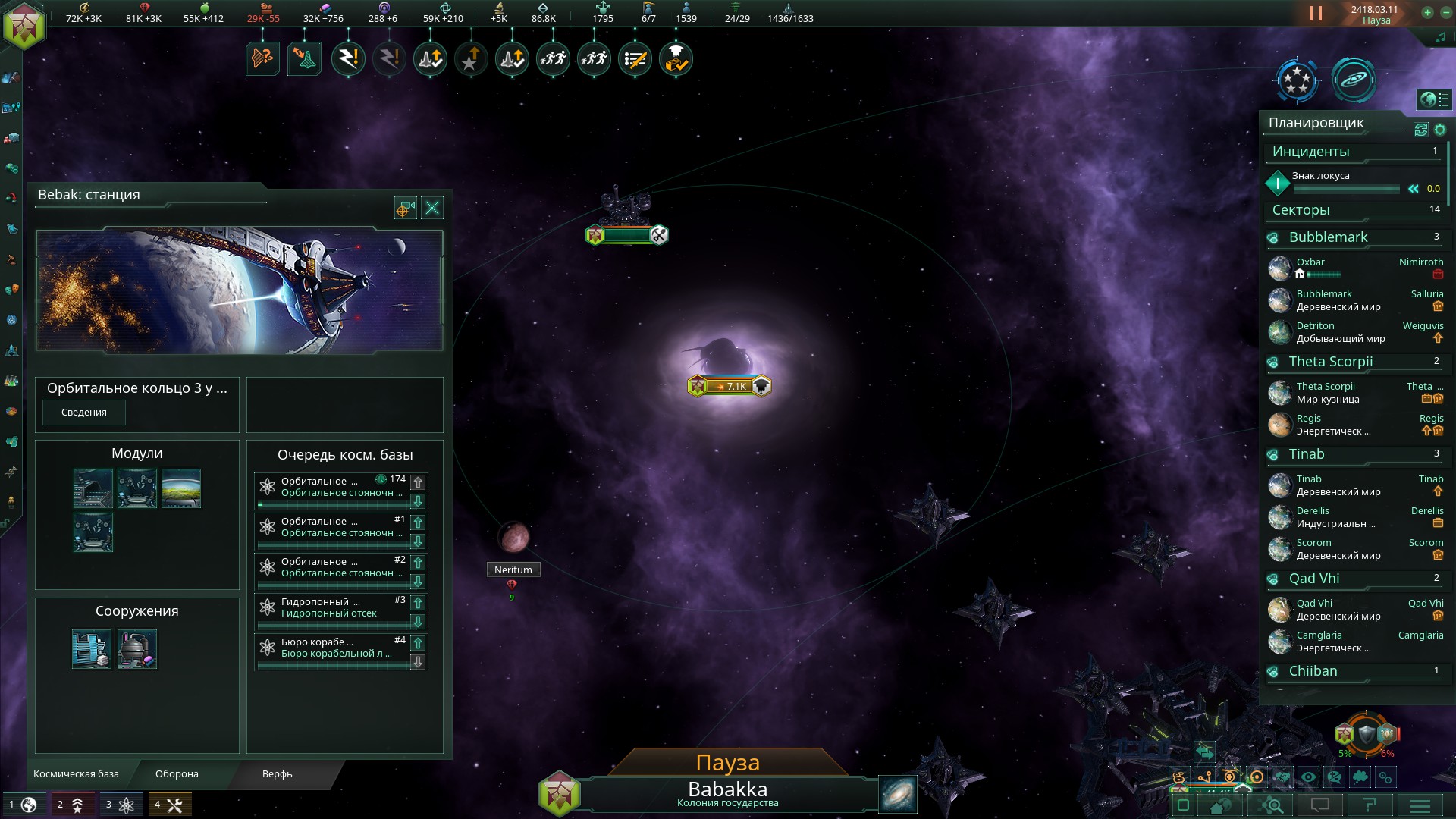Focus camera on the Bebak station
Screen dimensions: 1456x819
(405, 208)
